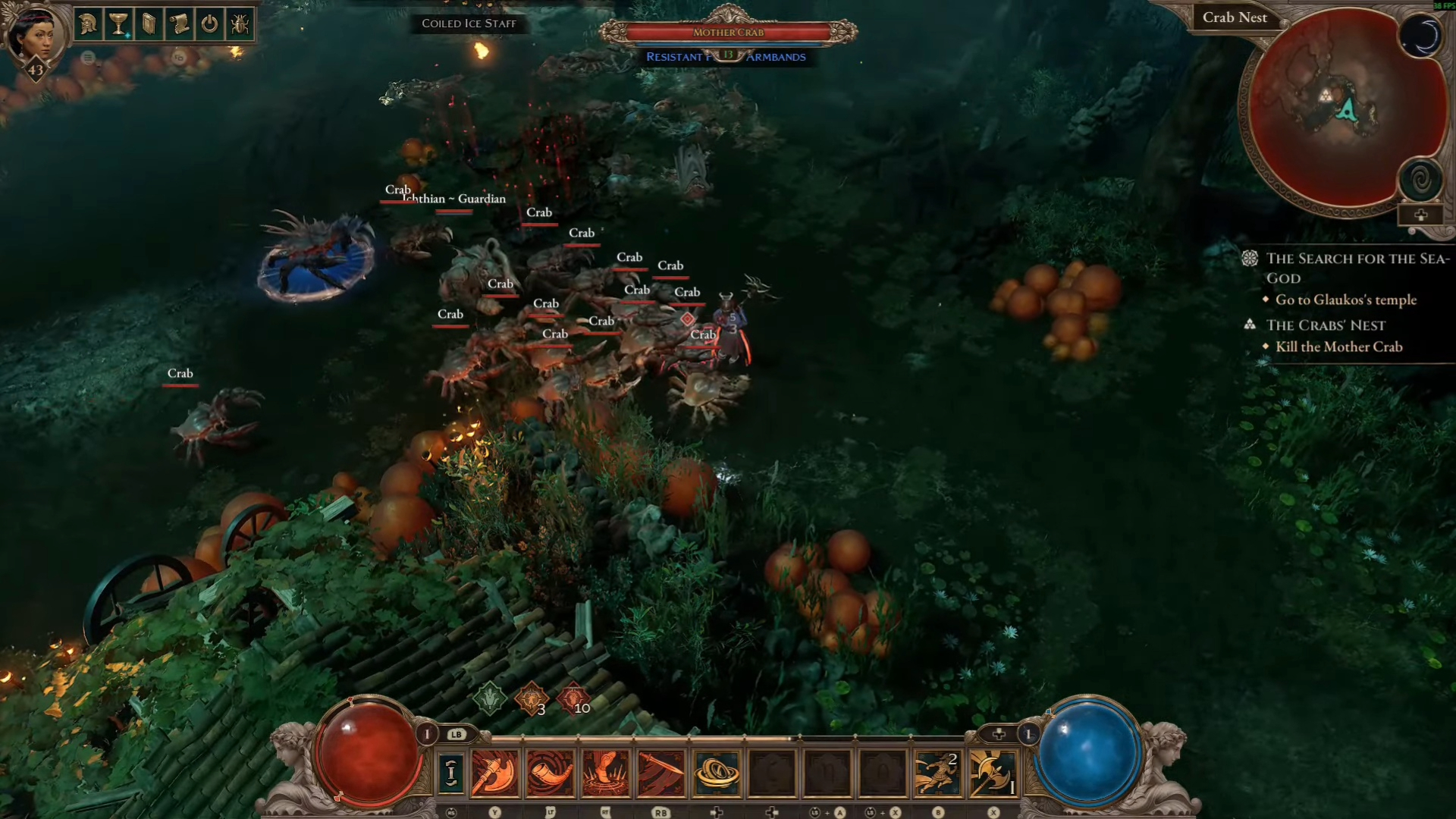Activate the golden double axe attack
This screenshot has width=1456, height=819.
(993, 773)
